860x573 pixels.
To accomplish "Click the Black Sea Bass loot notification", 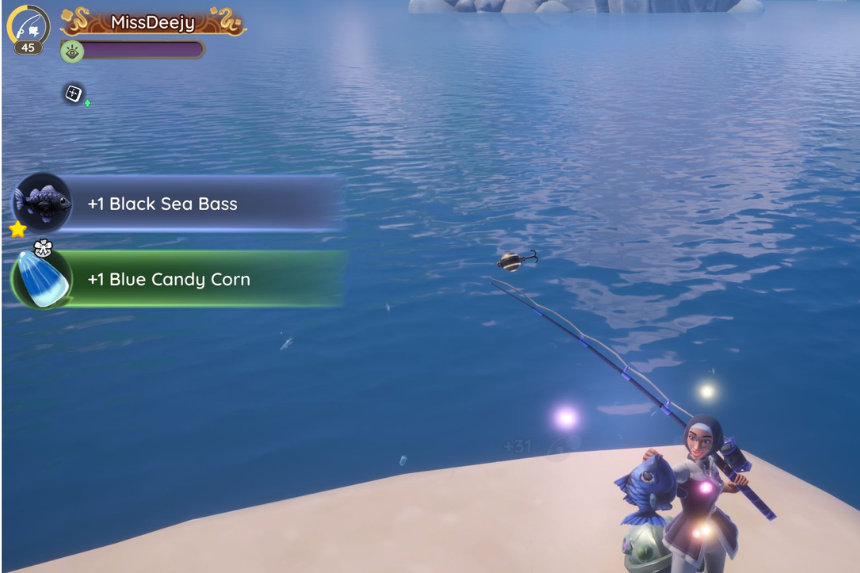I will (175, 204).
